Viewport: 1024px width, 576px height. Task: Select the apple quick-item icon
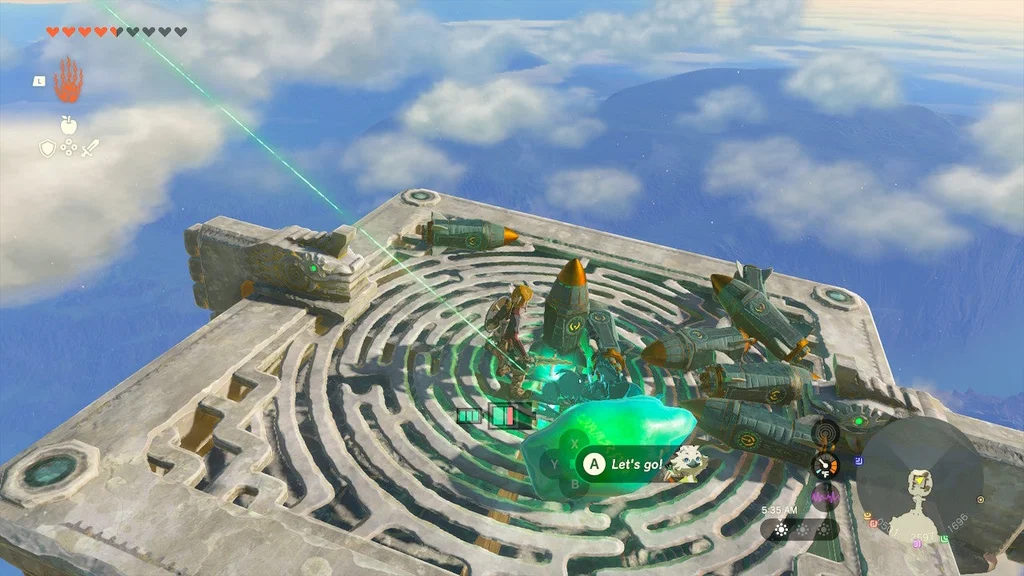click(68, 125)
